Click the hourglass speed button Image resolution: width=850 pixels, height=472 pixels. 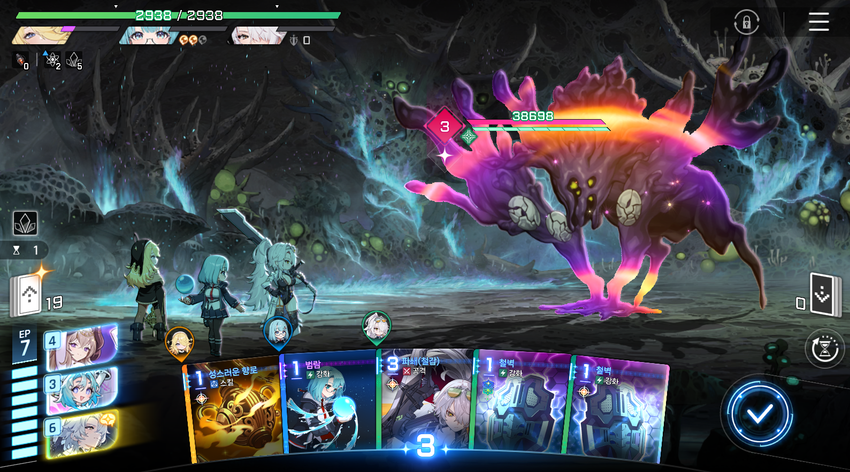coord(825,348)
